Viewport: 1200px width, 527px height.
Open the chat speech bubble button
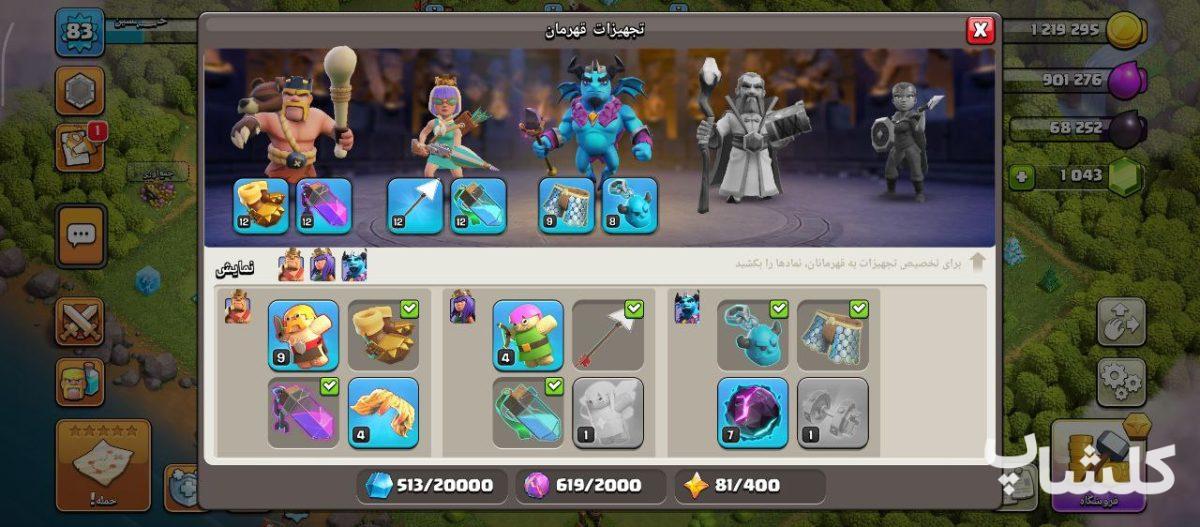[x=81, y=236]
